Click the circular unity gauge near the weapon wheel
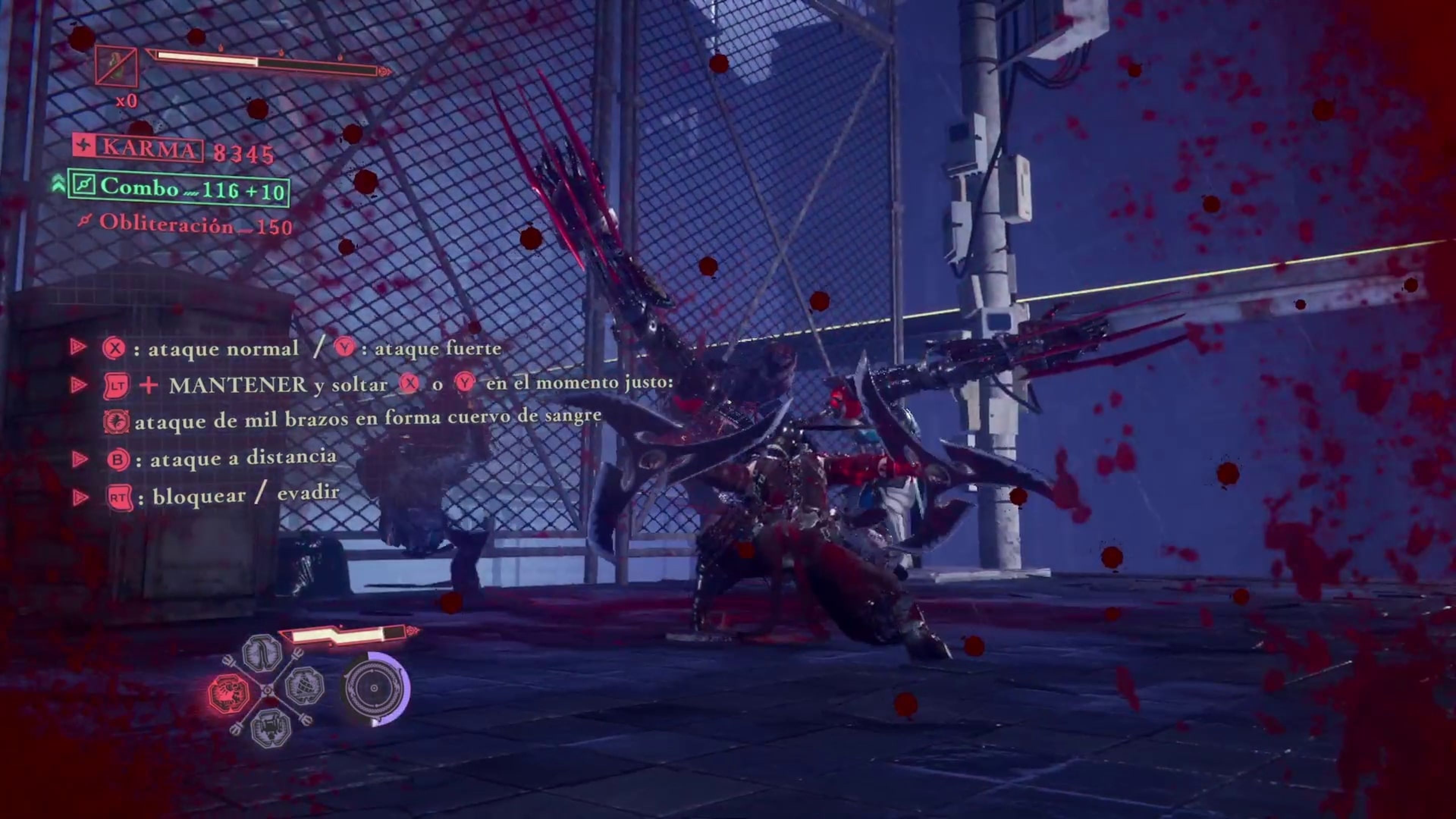 [x=373, y=689]
